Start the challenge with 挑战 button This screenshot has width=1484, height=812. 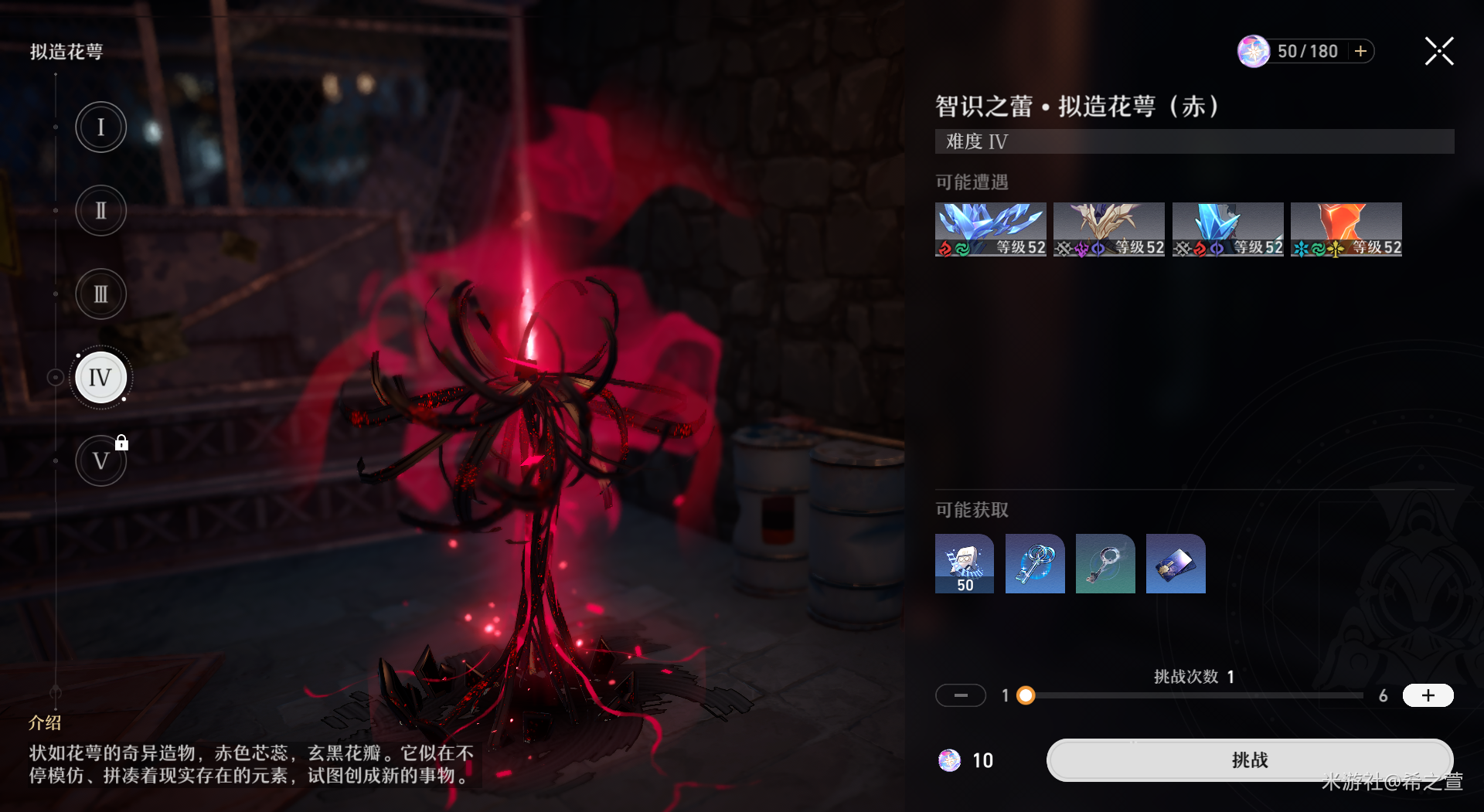coord(1249,760)
